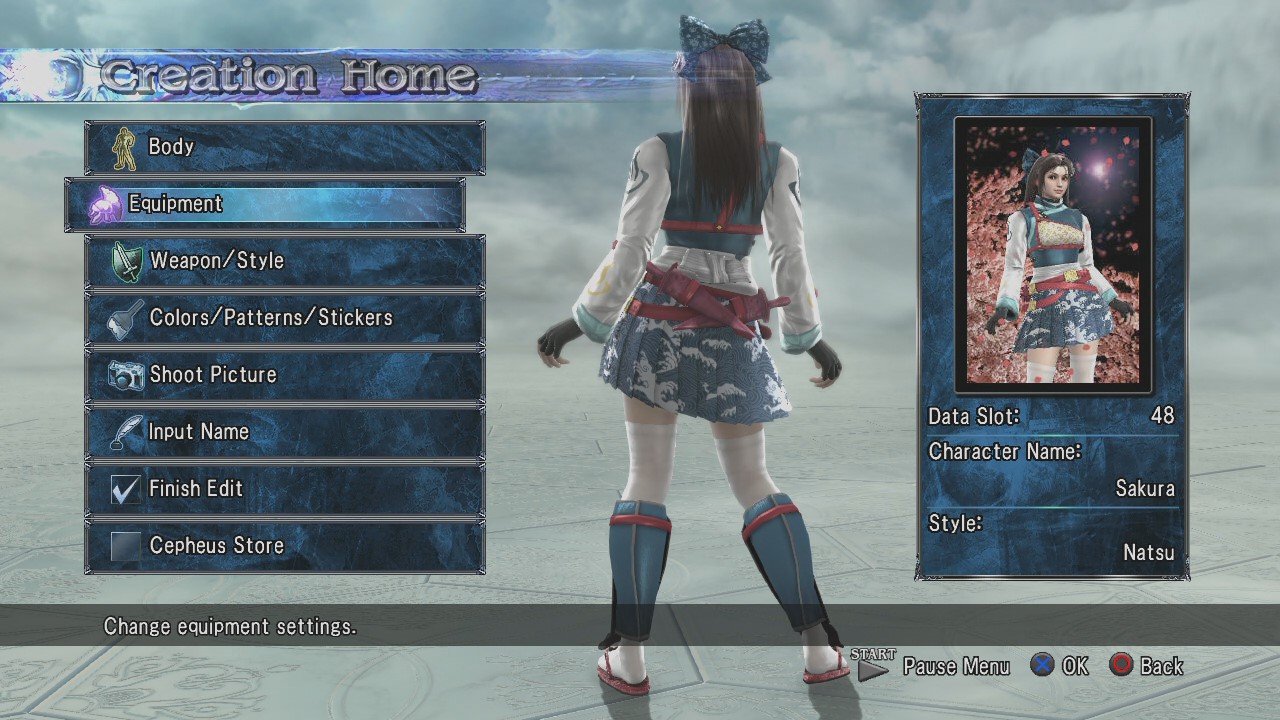Choose Weapon/Style from the list
Screen dimensions: 1280x720
285,262
